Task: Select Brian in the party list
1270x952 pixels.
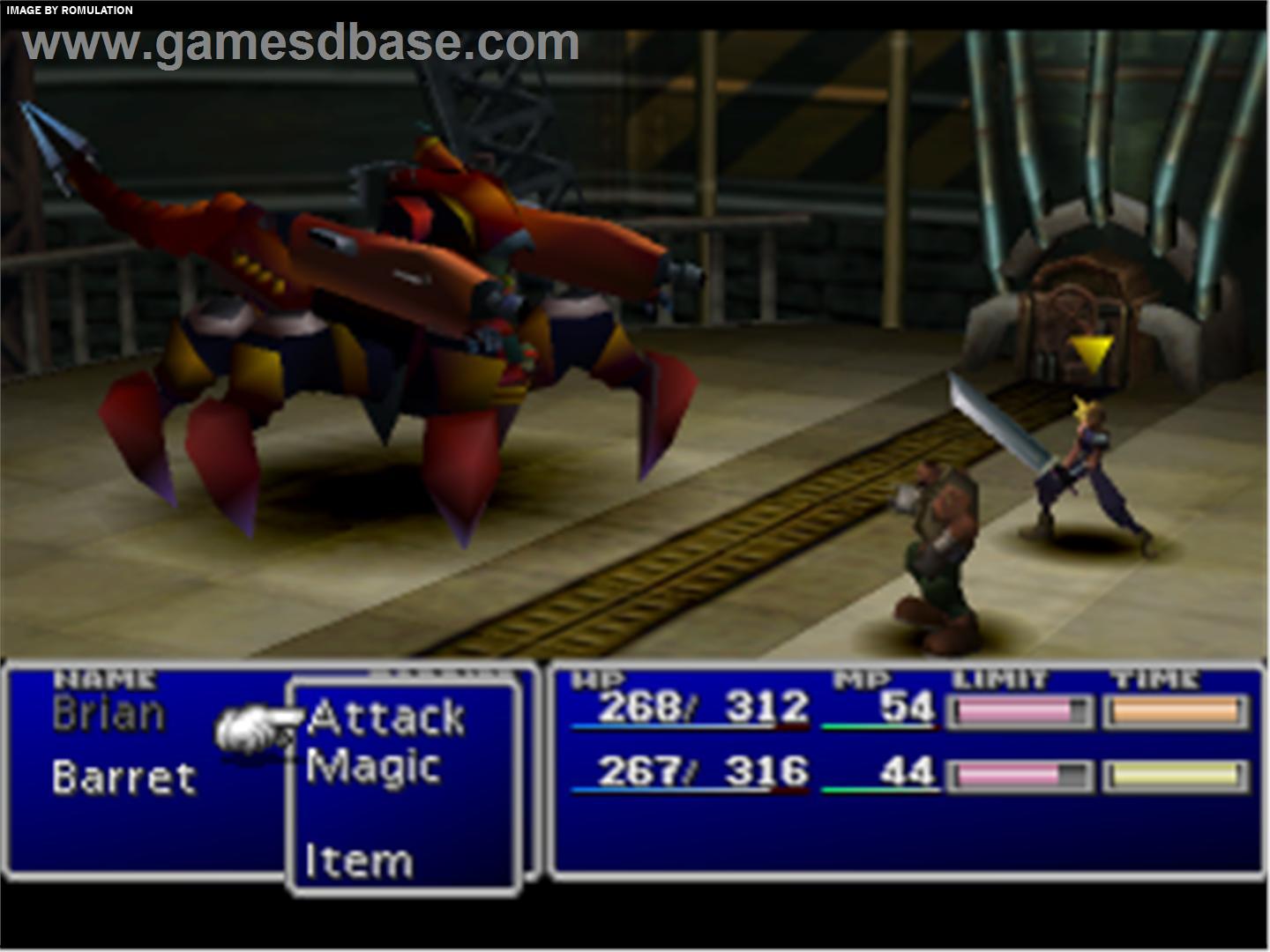Action: pyautogui.click(x=109, y=714)
